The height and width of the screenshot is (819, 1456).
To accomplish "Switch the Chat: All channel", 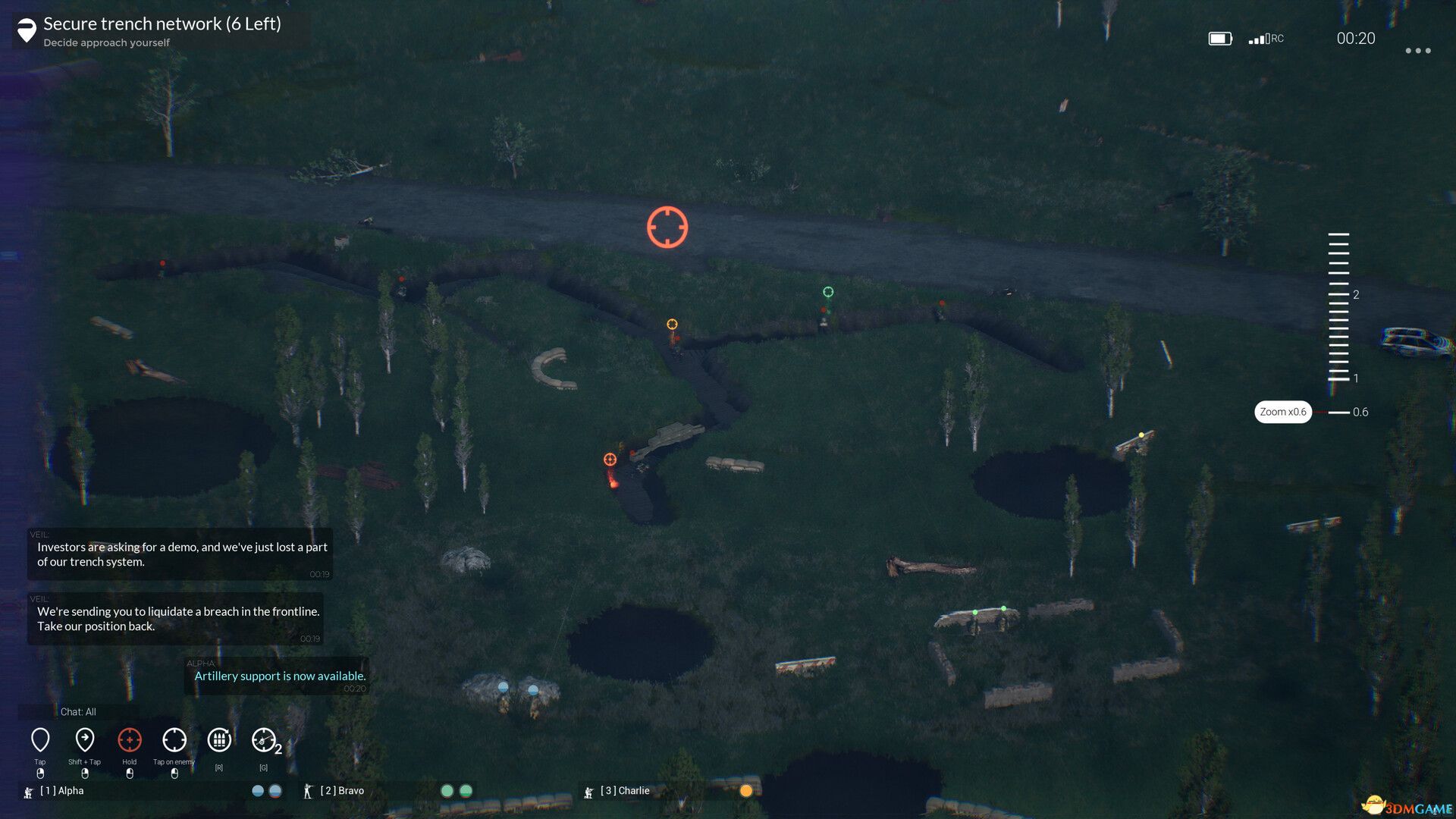I will pos(77,712).
